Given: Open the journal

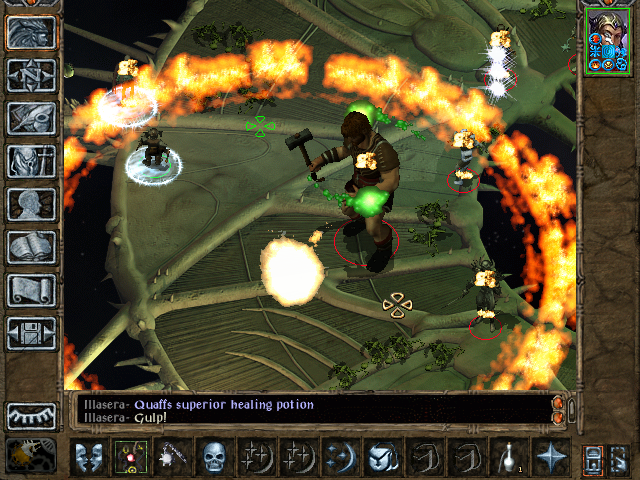Looking at the screenshot, I should (x=31, y=118).
